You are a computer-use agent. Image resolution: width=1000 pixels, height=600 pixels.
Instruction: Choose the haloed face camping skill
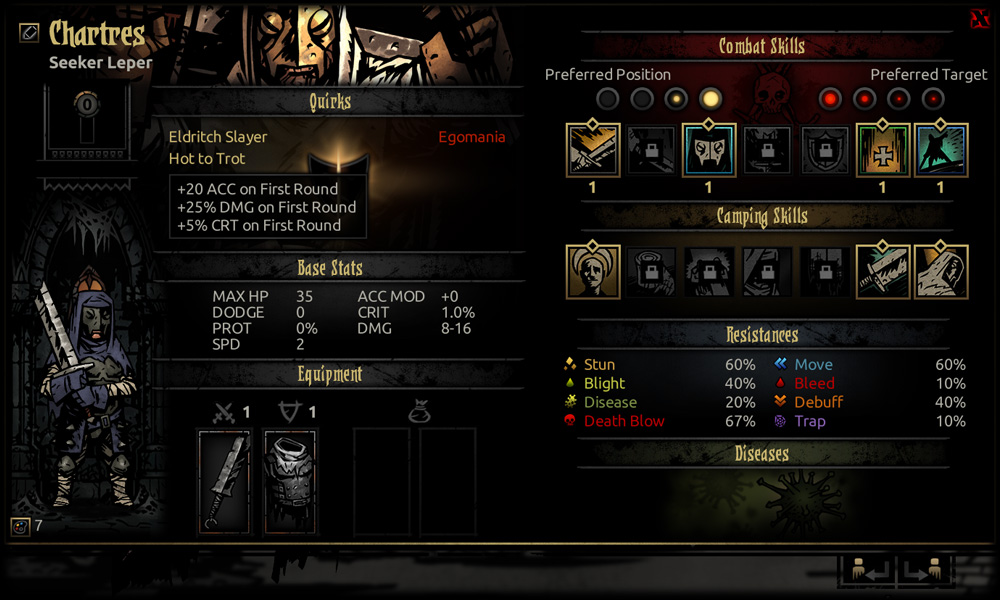click(593, 271)
